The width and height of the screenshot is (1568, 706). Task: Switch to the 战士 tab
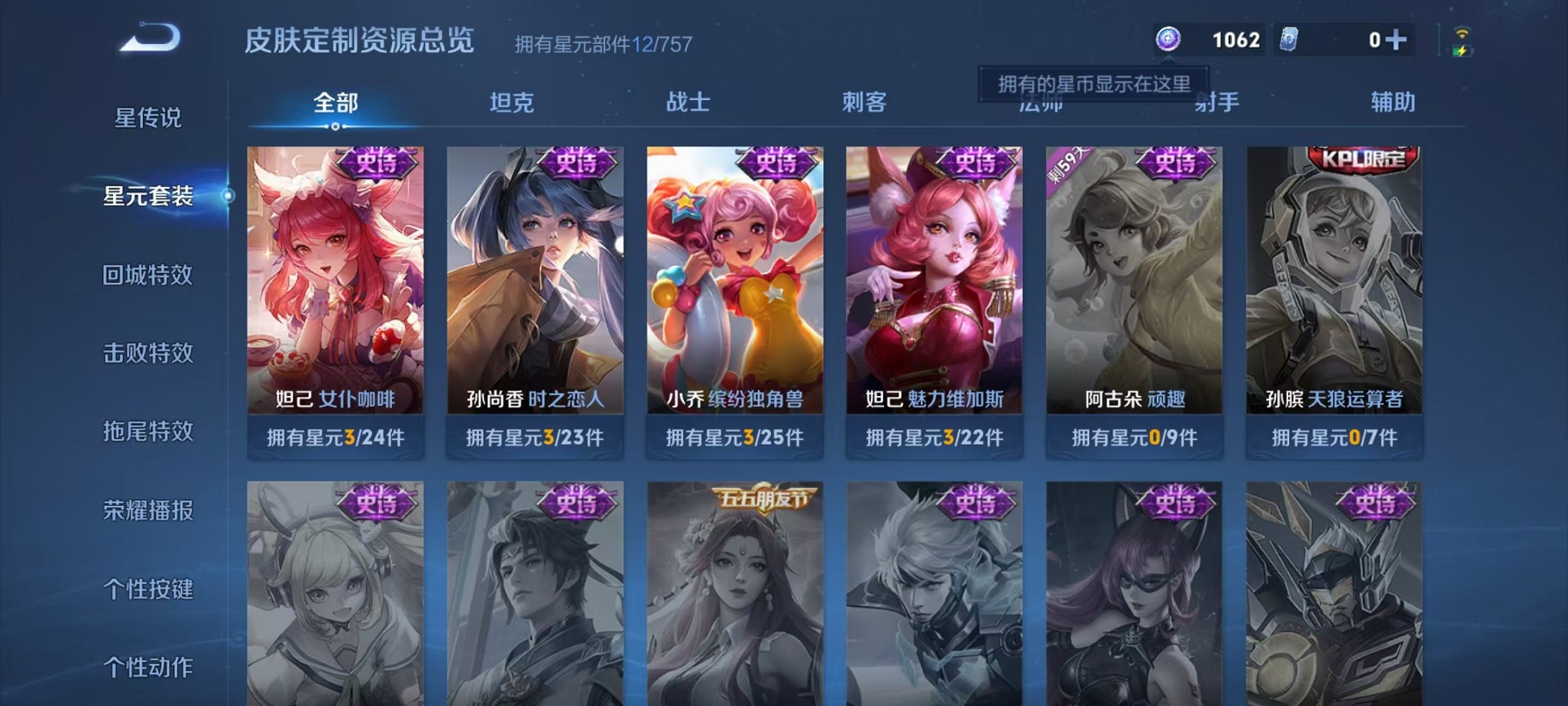(688, 102)
